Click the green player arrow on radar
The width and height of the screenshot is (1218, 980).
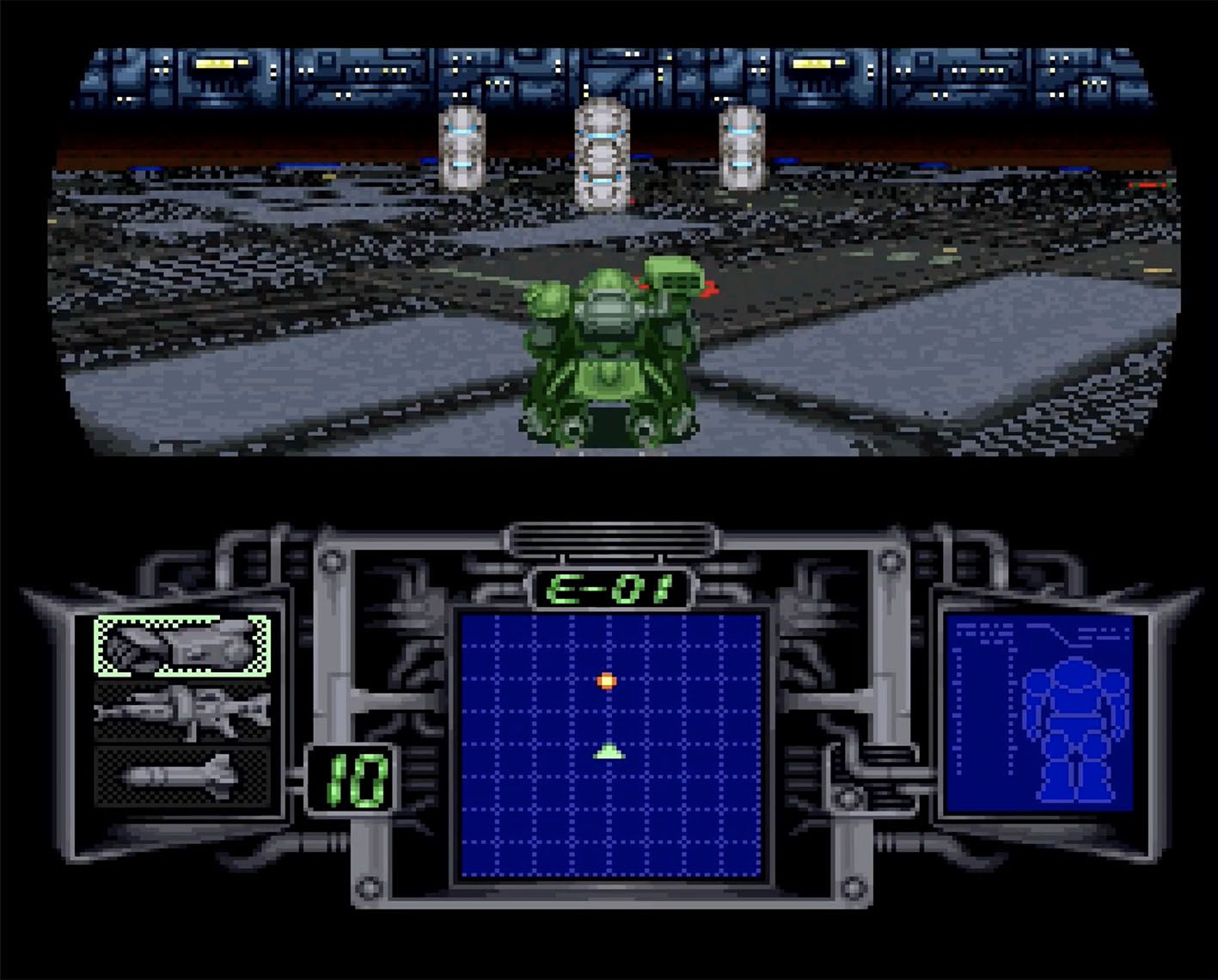[x=609, y=752]
